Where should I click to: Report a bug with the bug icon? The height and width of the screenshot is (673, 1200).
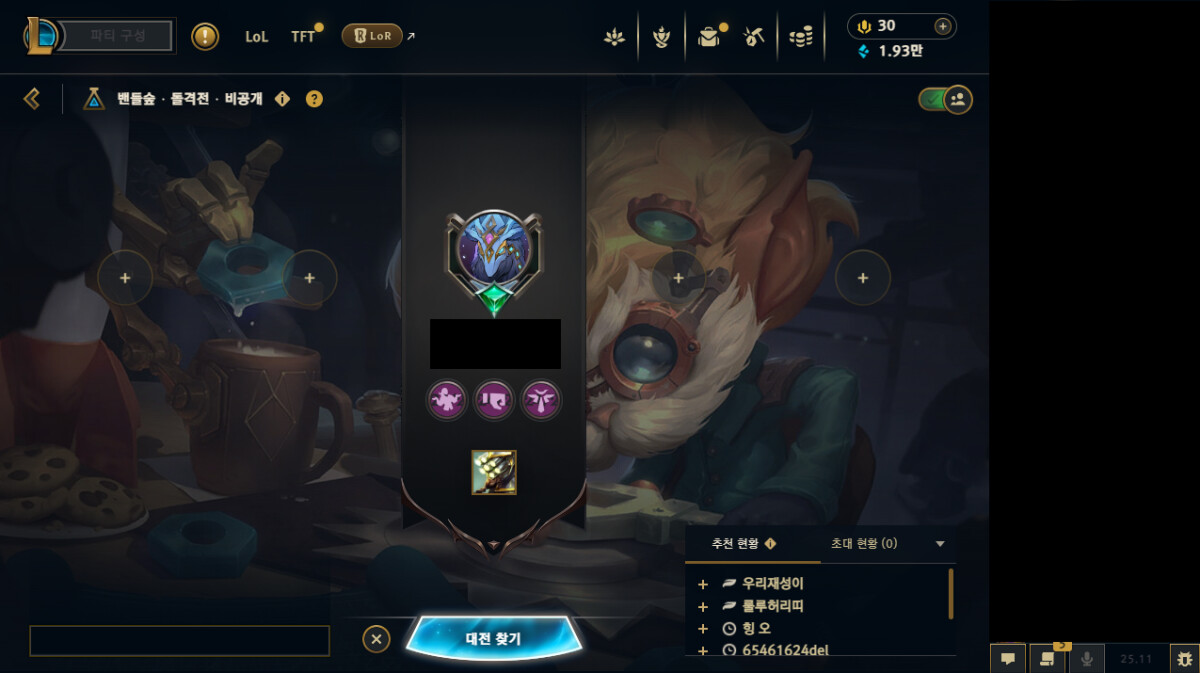1184,659
